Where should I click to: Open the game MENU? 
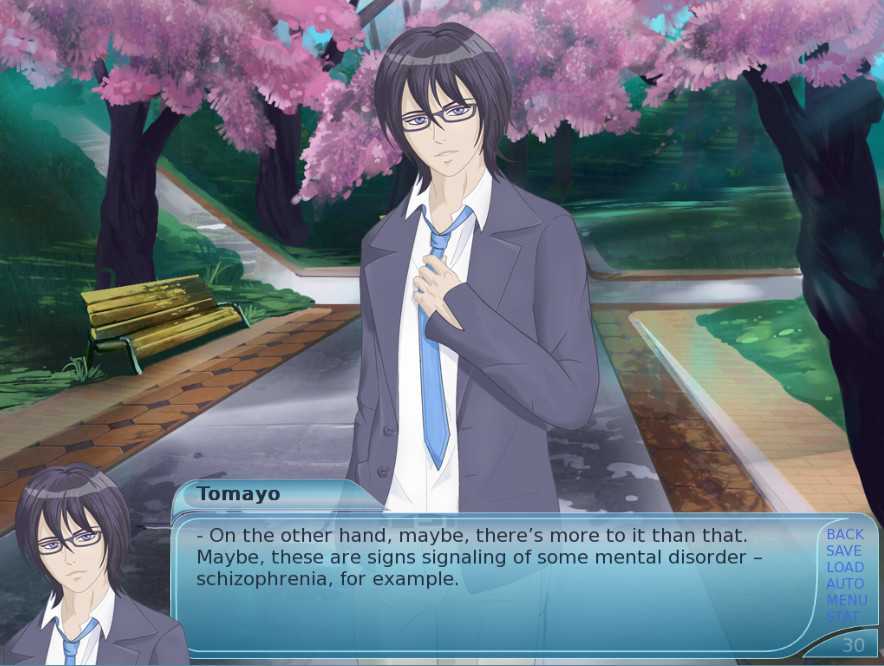[x=844, y=600]
